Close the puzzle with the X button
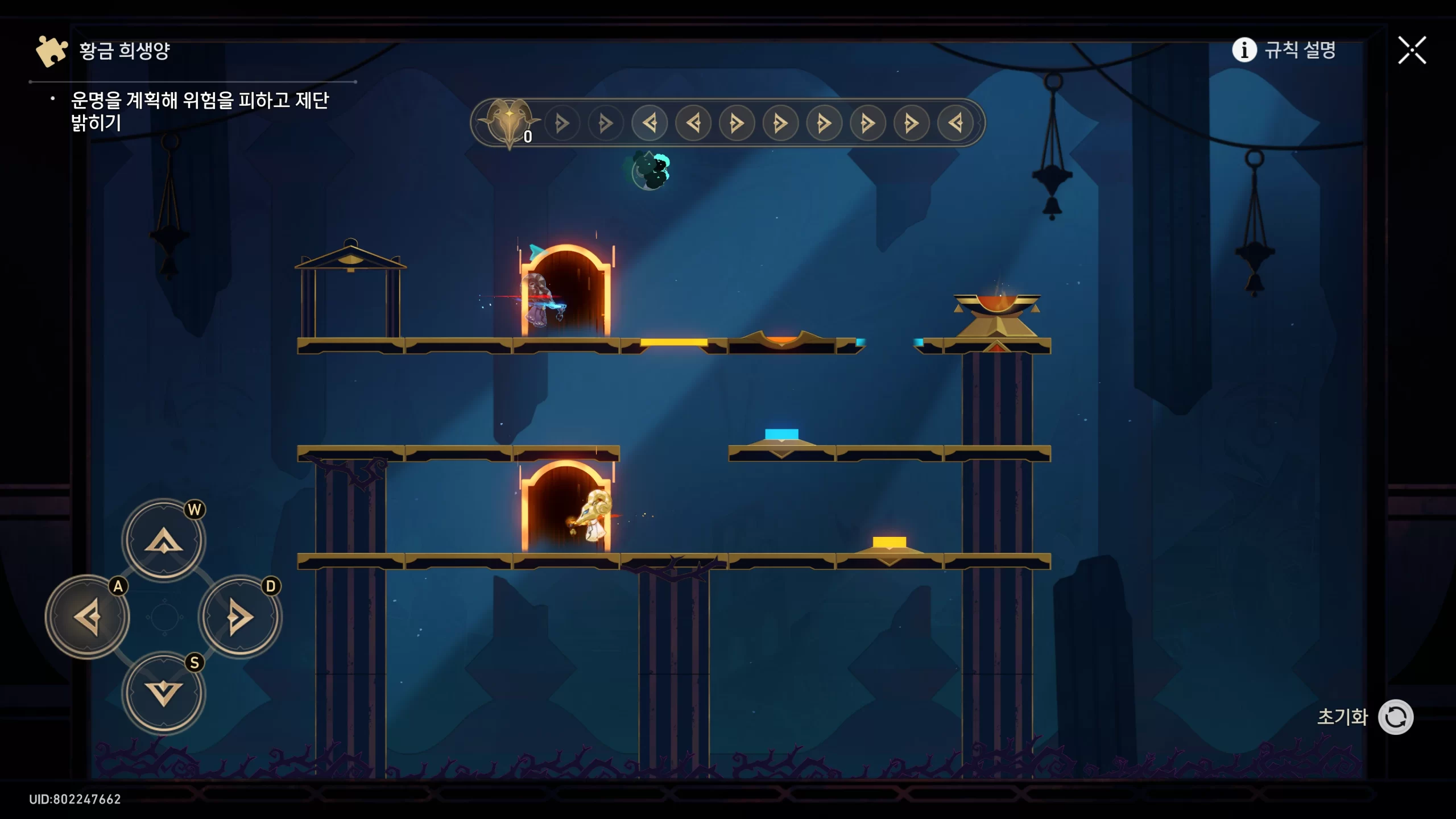This screenshot has width=1456, height=819. point(1412,51)
